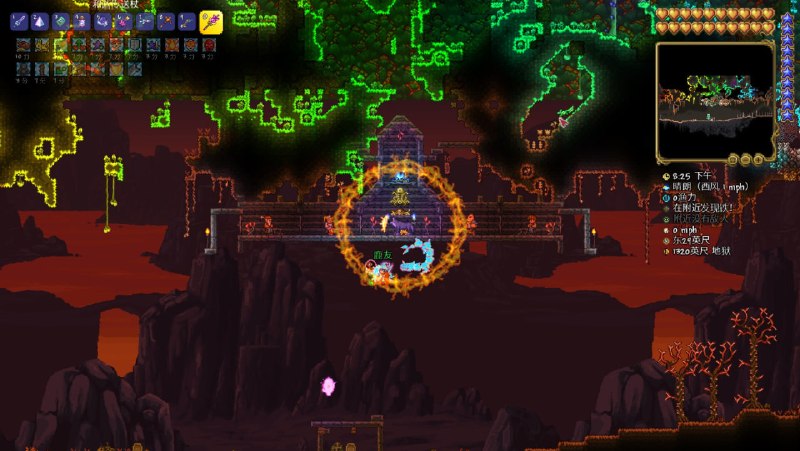Select the pink potion bottle hotbar slot

click(82, 20)
